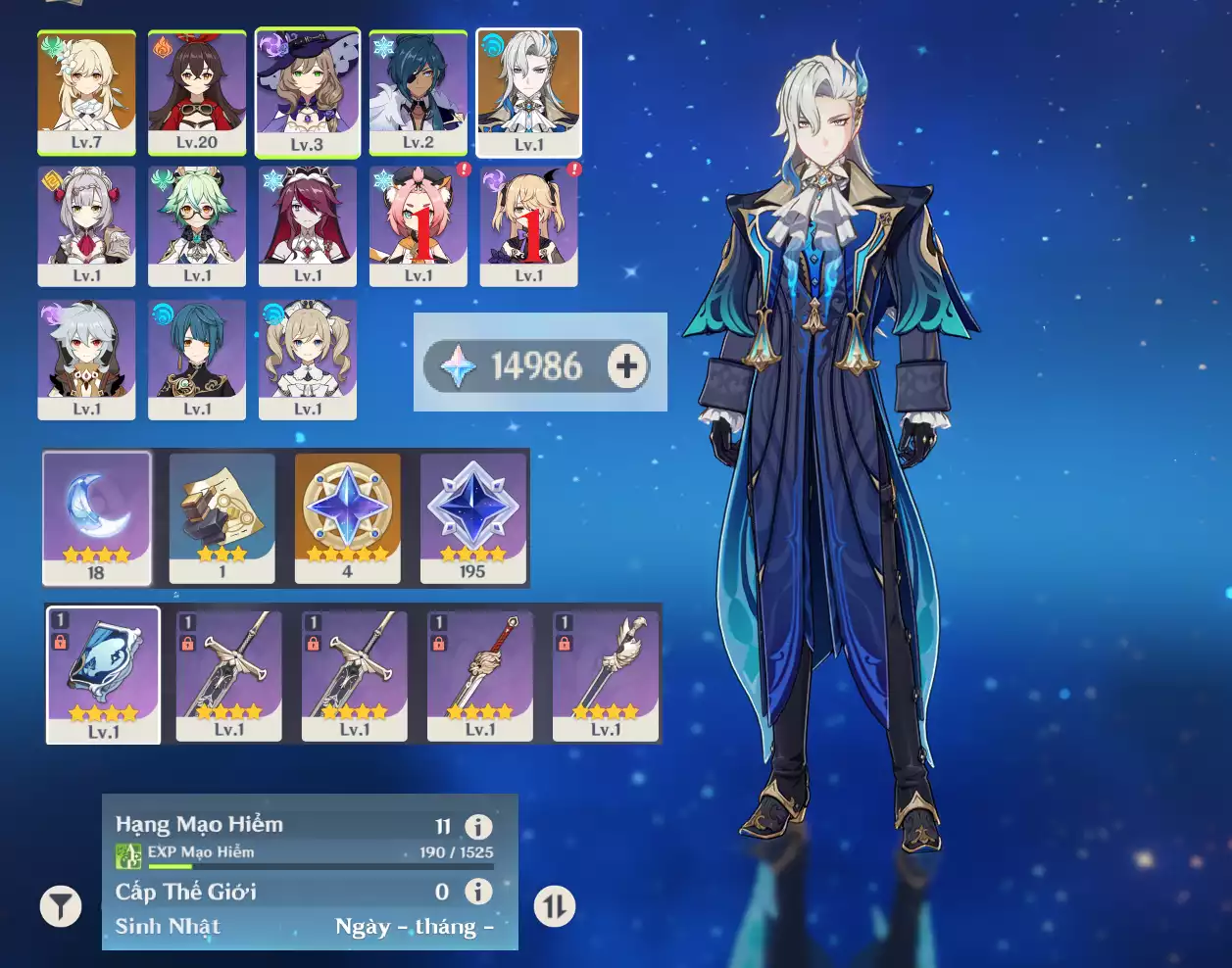Screen dimensions: 1232x968
Task: Select Diona's pink-haired portrait
Action: tap(419, 226)
